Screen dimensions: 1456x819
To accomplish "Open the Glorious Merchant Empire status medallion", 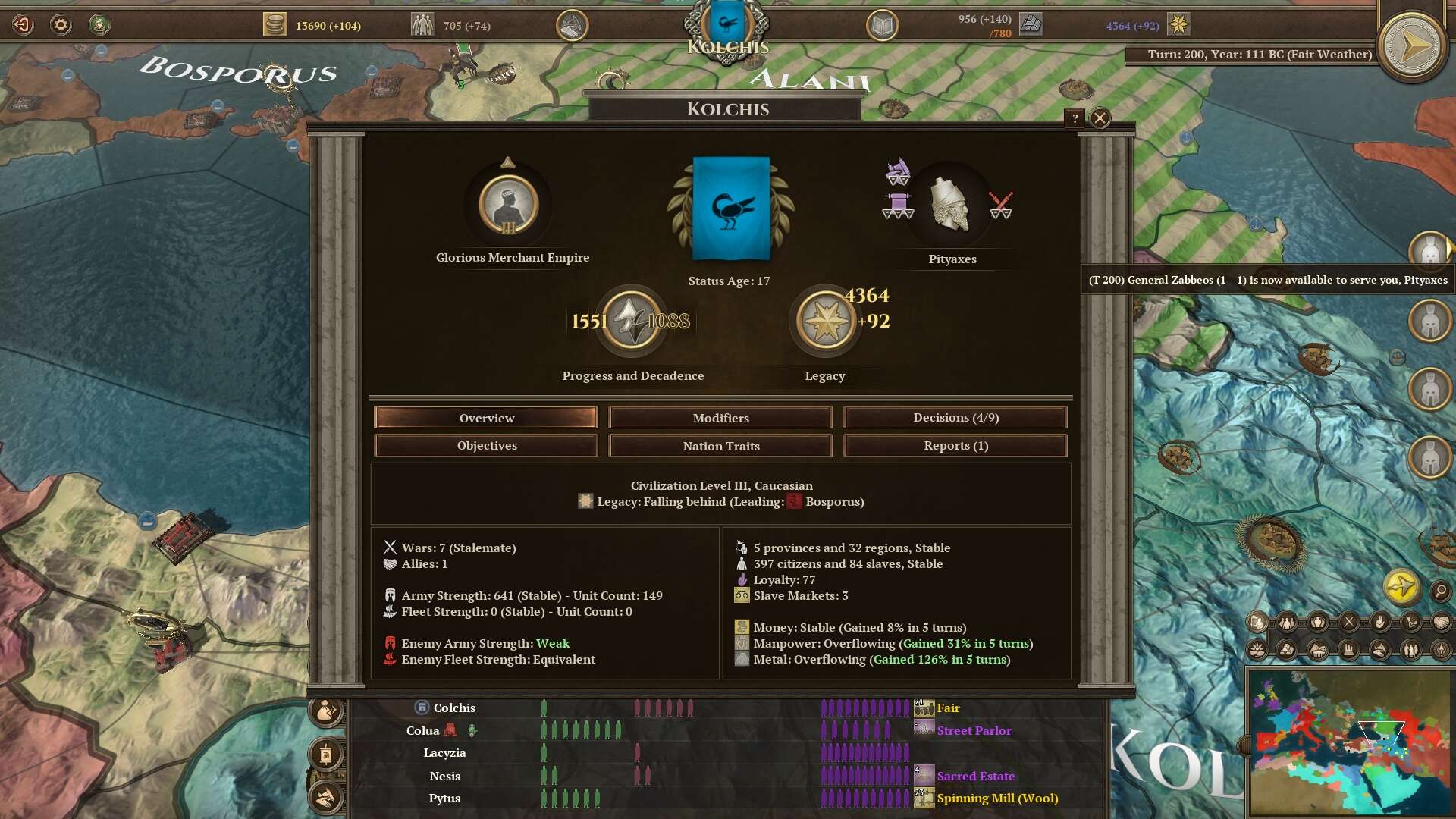I will tap(508, 205).
